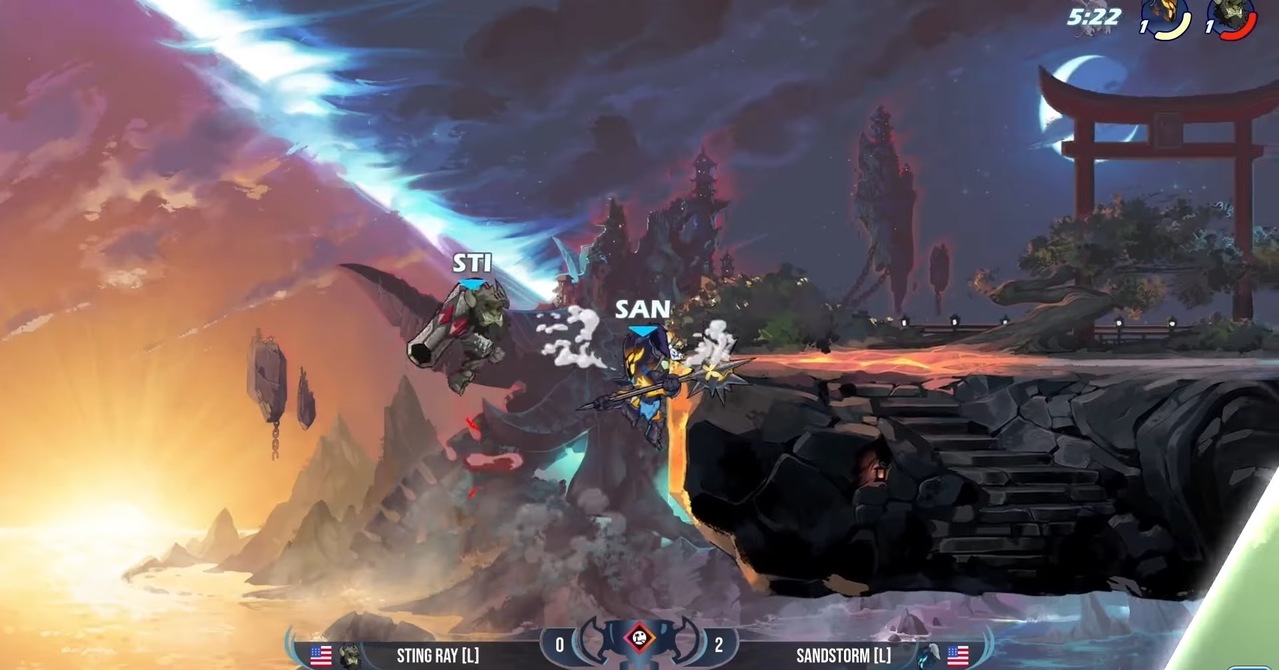
Task: Select the red-damage player portrait icon
Action: point(1231,18)
